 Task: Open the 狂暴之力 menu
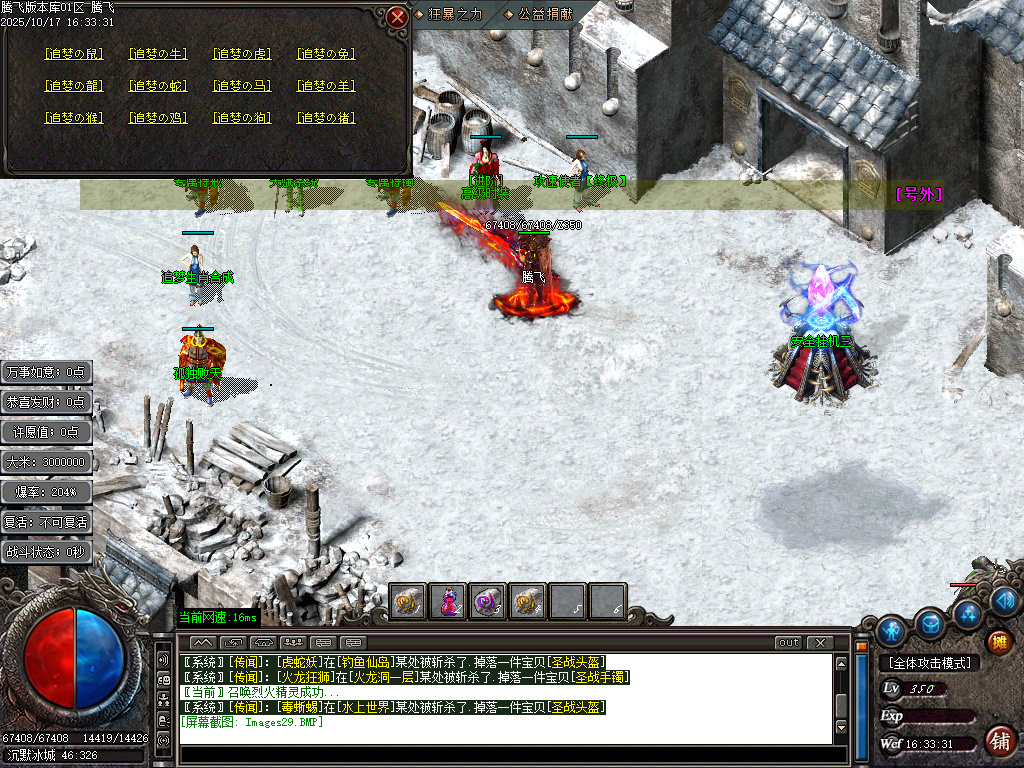(455, 14)
